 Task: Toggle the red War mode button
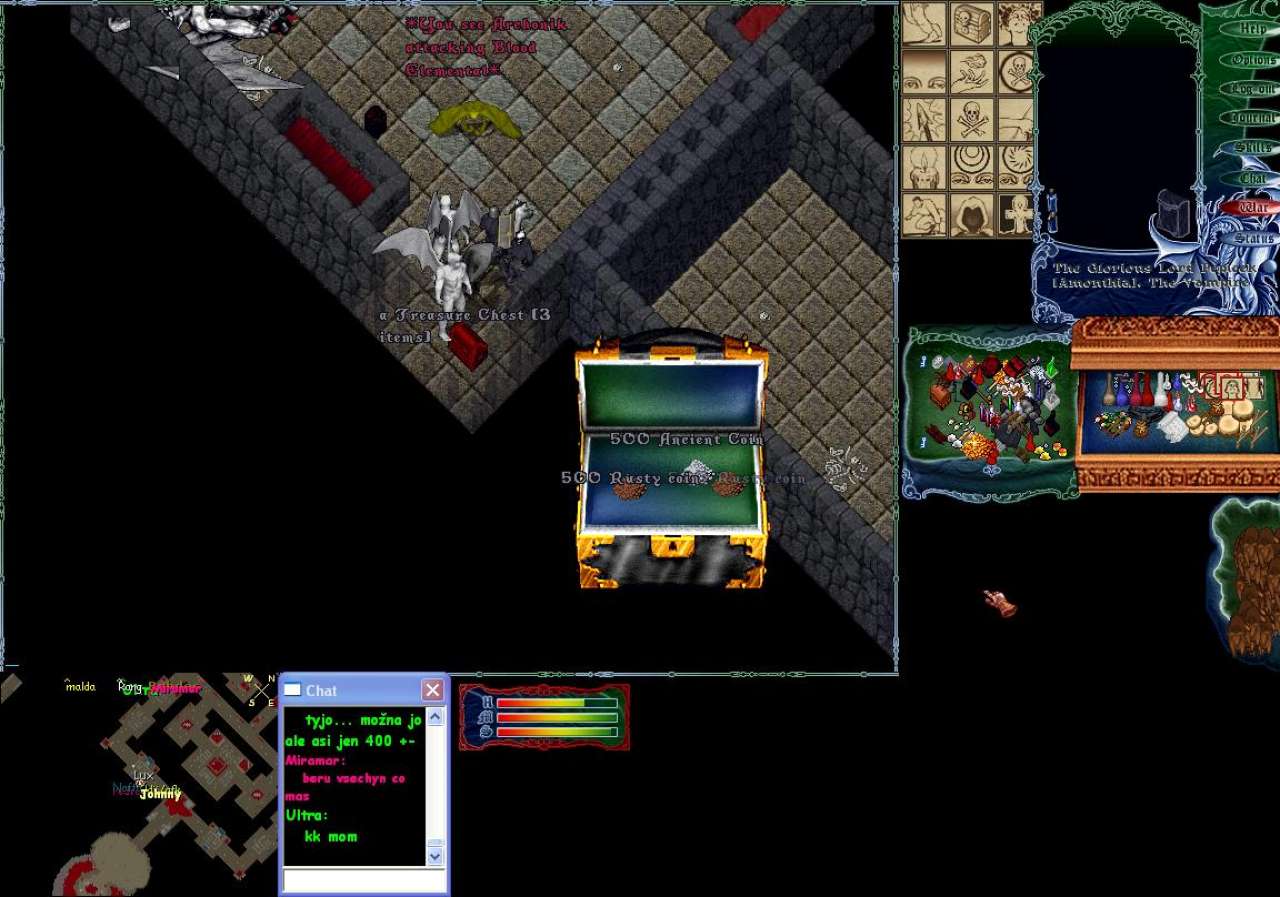pos(1253,208)
